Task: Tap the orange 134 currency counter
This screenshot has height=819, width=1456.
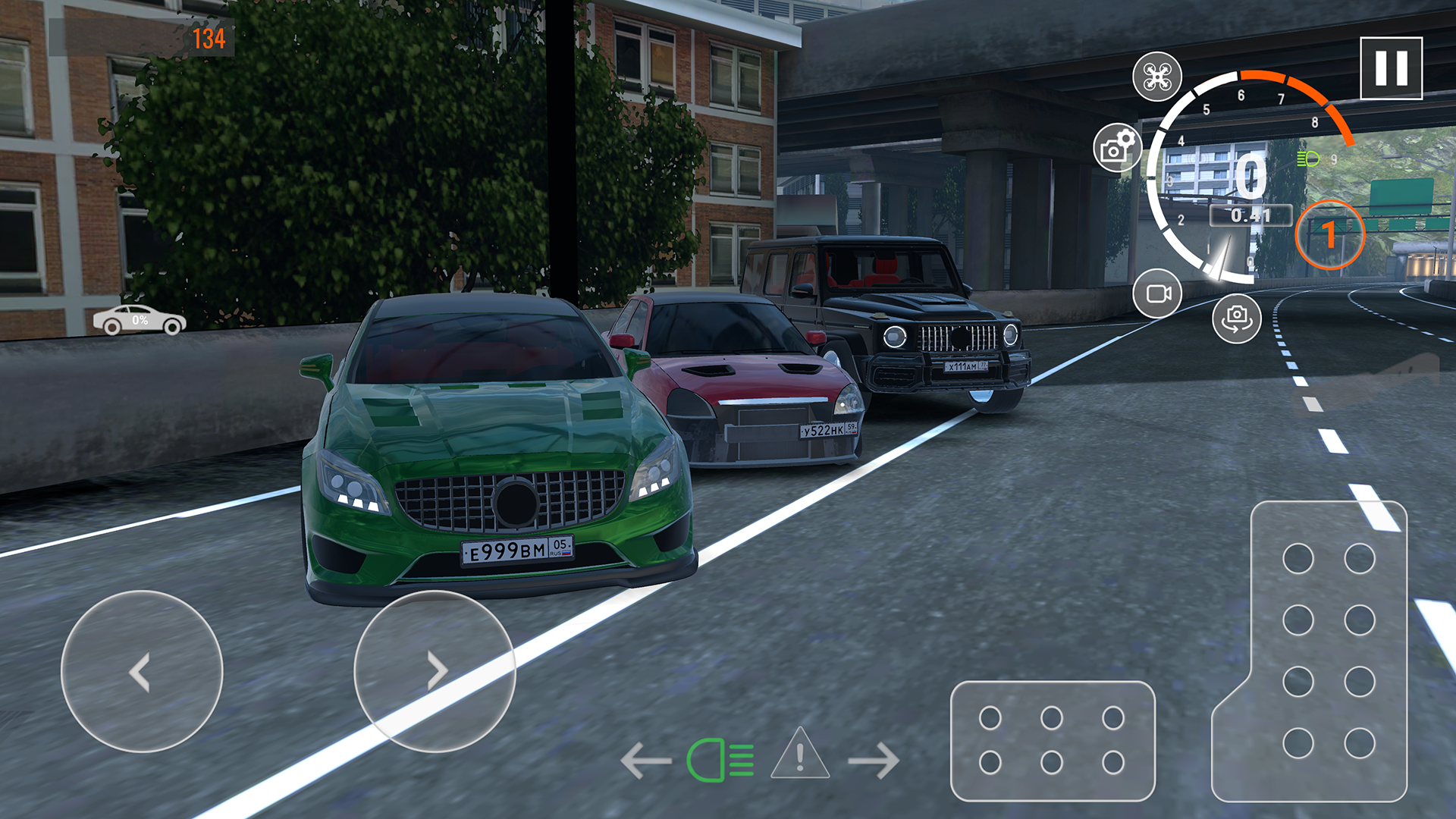Action: [212, 35]
